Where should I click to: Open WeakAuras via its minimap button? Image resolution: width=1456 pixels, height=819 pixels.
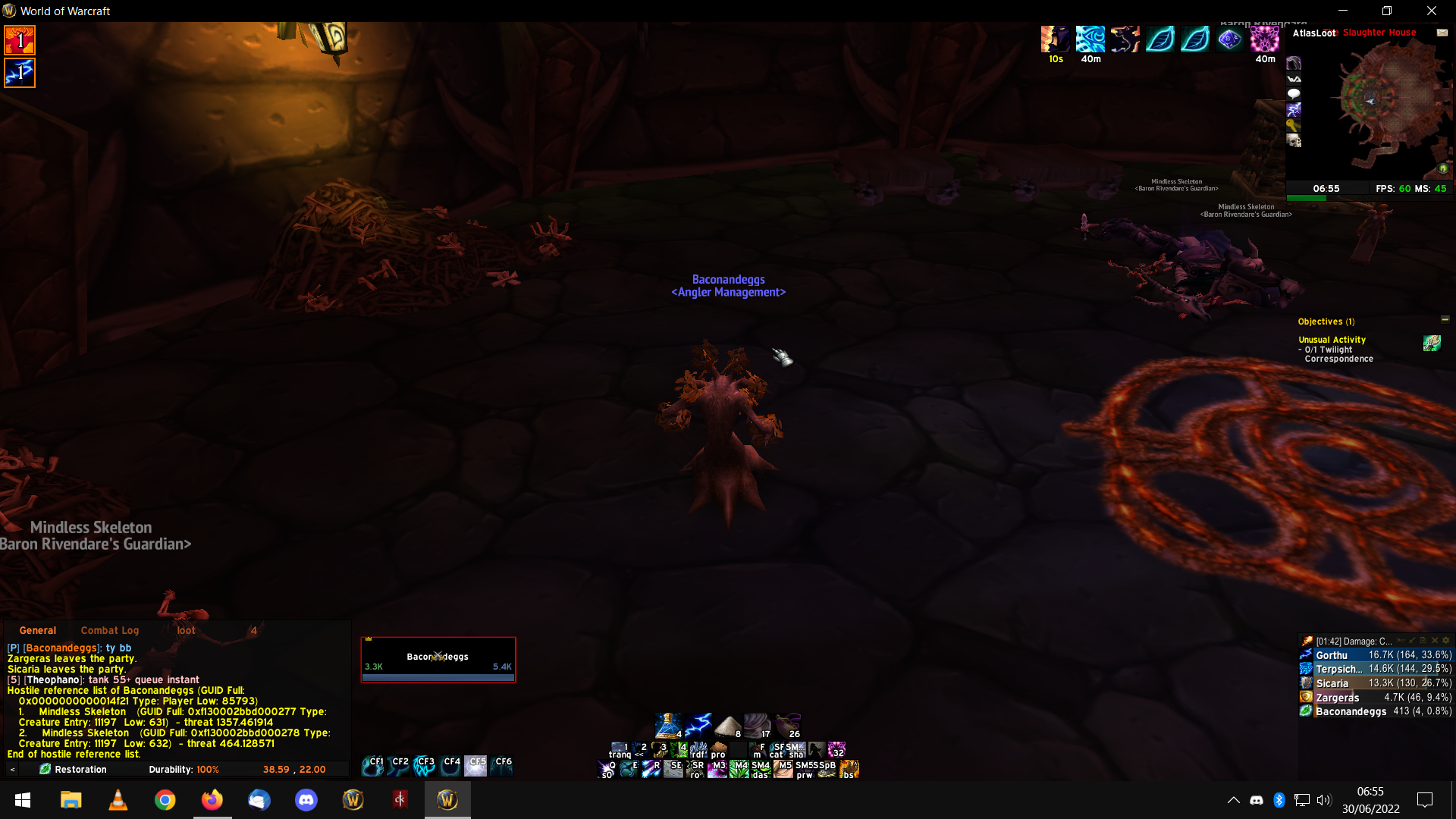tap(1294, 79)
